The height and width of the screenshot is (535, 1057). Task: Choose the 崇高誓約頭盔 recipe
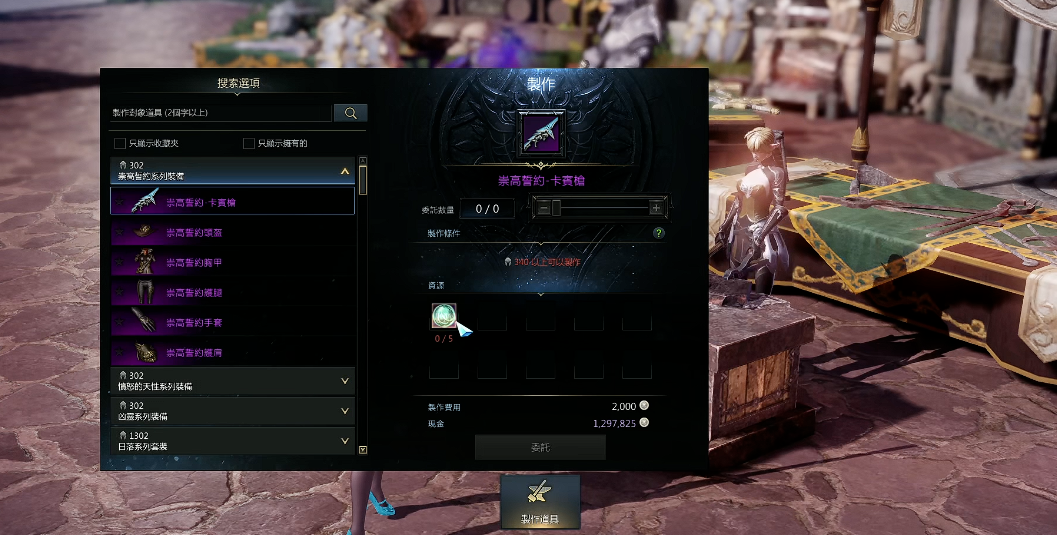[x=232, y=232]
